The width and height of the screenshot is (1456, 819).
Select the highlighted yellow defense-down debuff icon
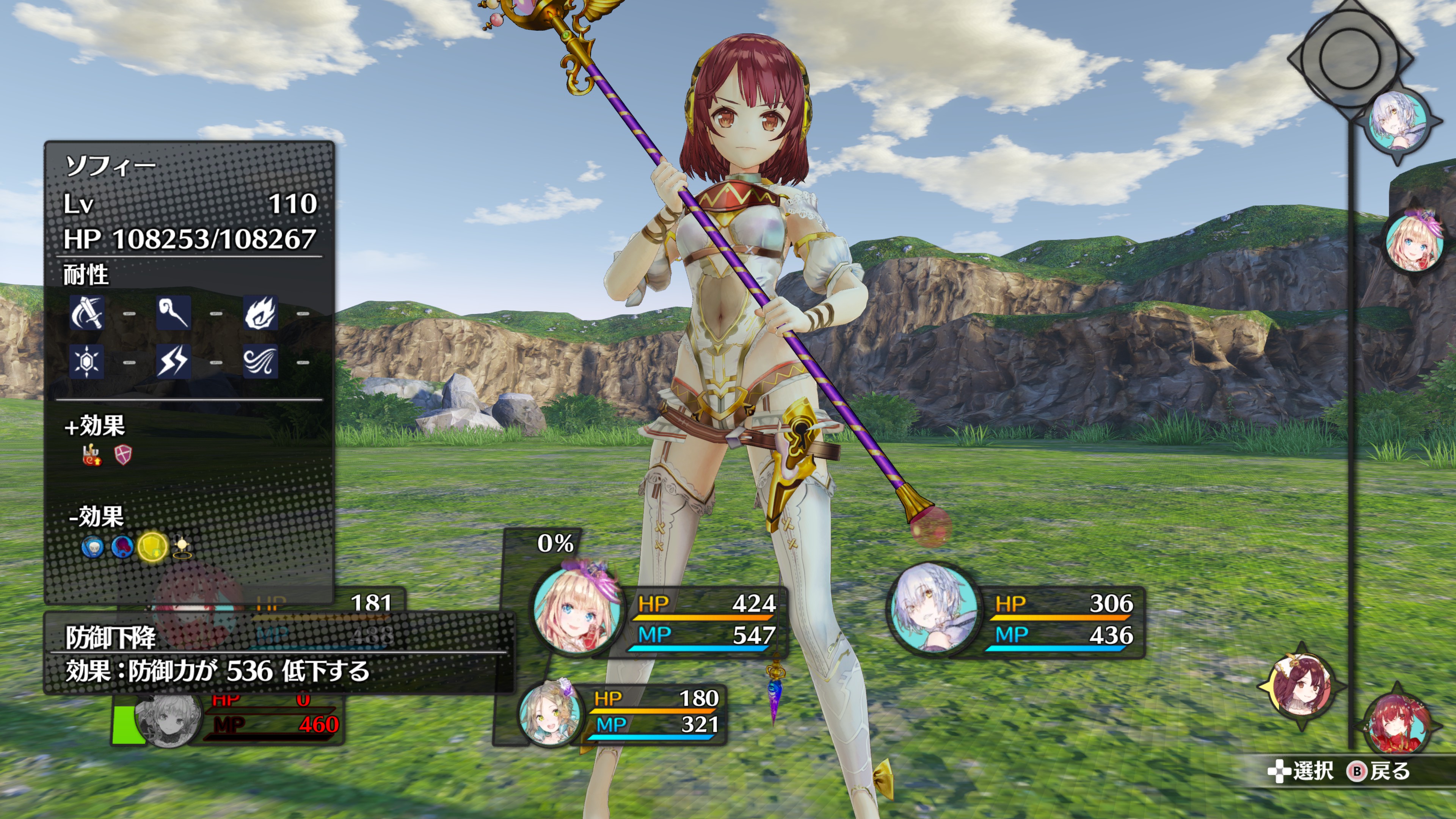click(x=152, y=546)
